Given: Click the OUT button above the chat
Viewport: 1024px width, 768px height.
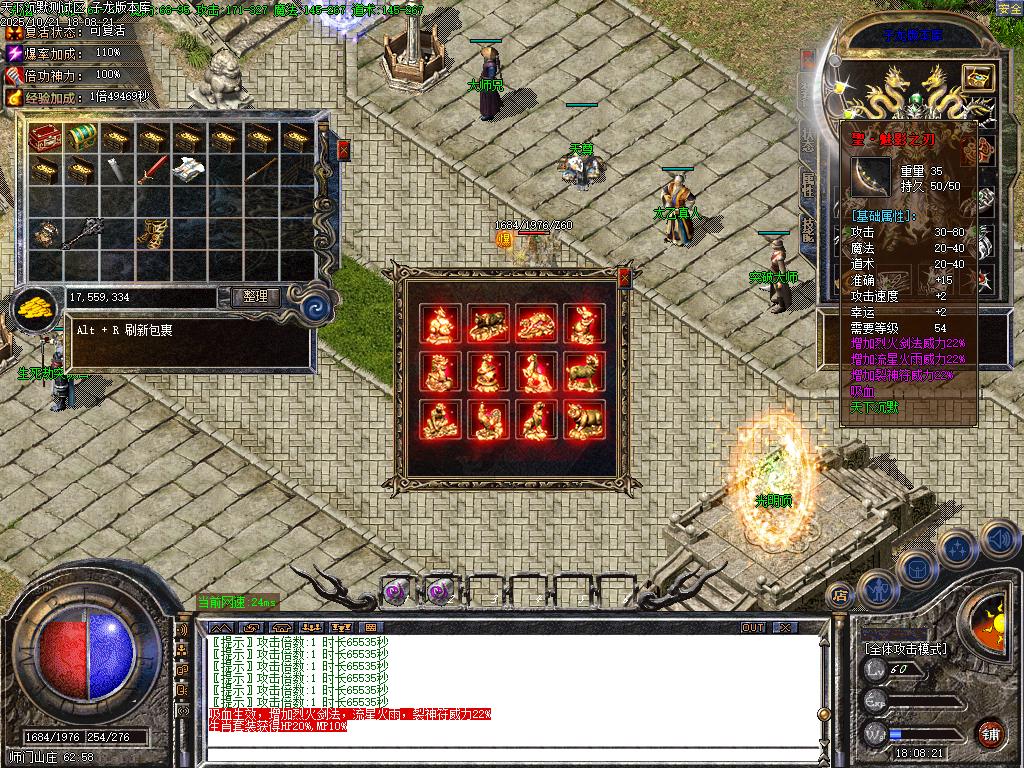Looking at the screenshot, I should (752, 628).
